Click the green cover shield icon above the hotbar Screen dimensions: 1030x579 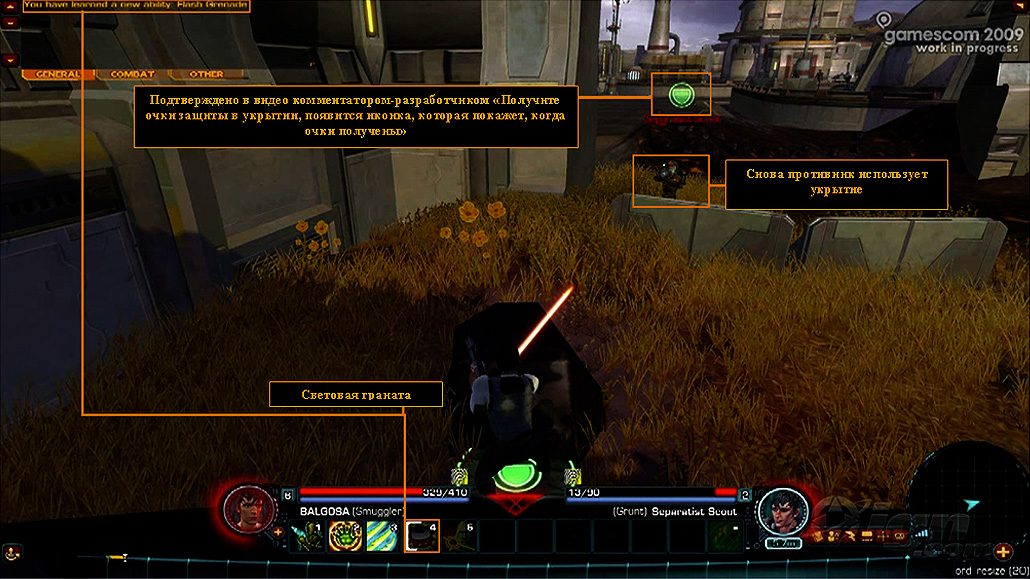pos(516,474)
